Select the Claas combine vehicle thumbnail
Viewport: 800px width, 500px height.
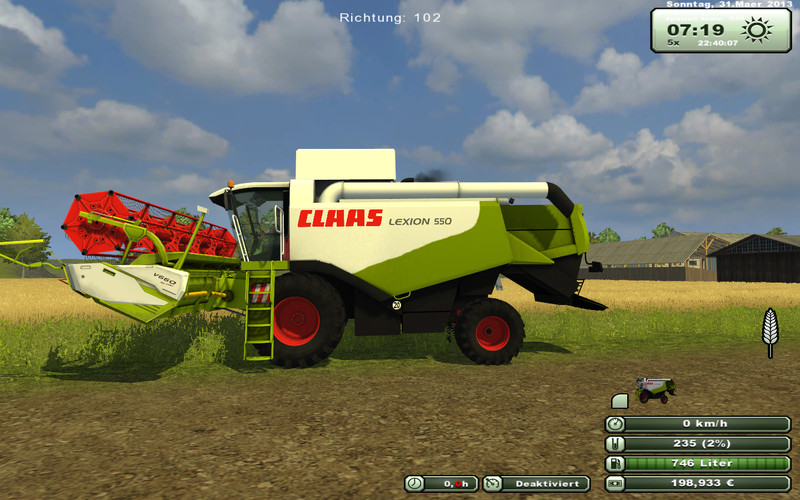pos(656,390)
